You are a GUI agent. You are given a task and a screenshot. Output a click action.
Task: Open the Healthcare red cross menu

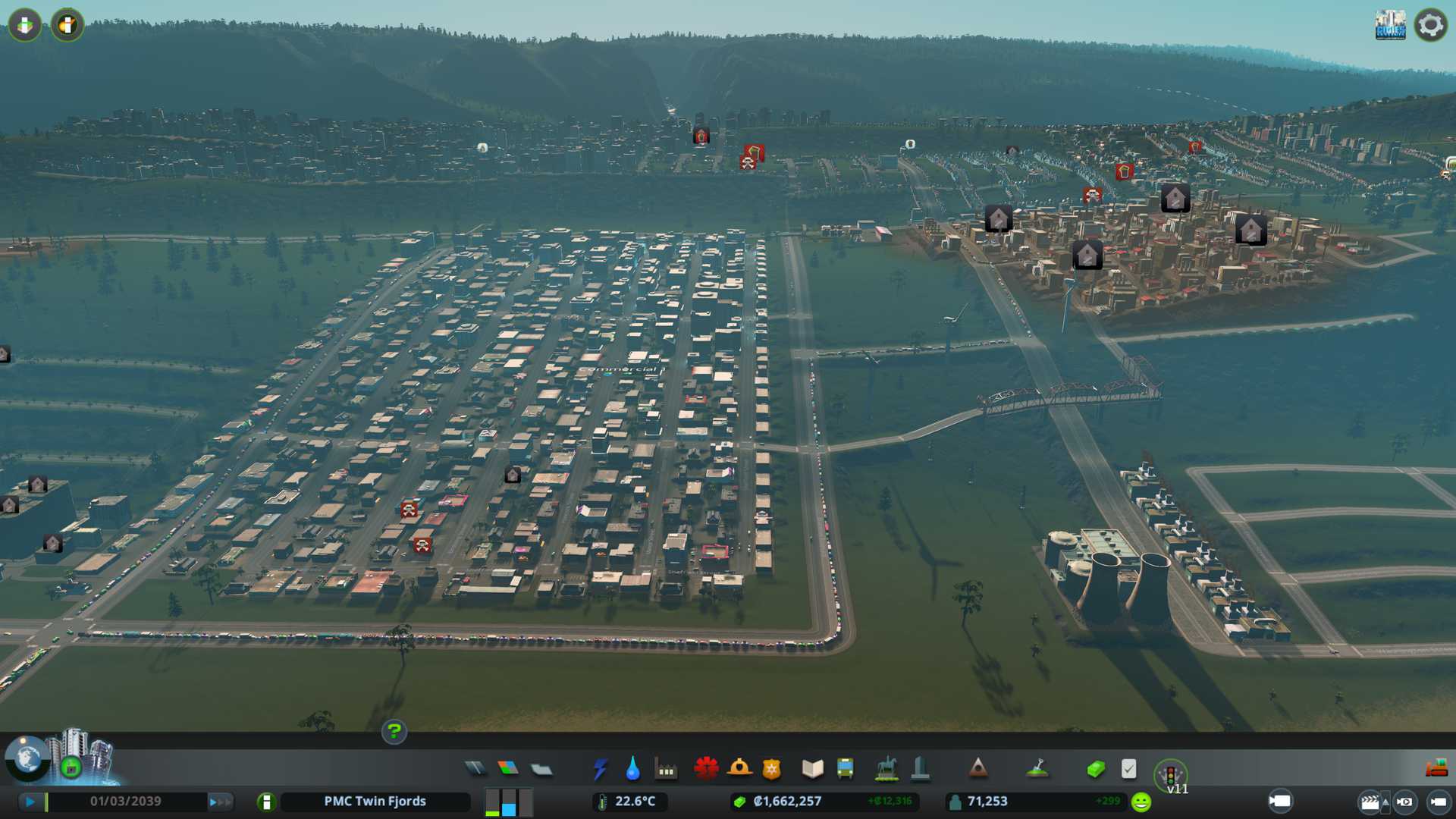(706, 769)
